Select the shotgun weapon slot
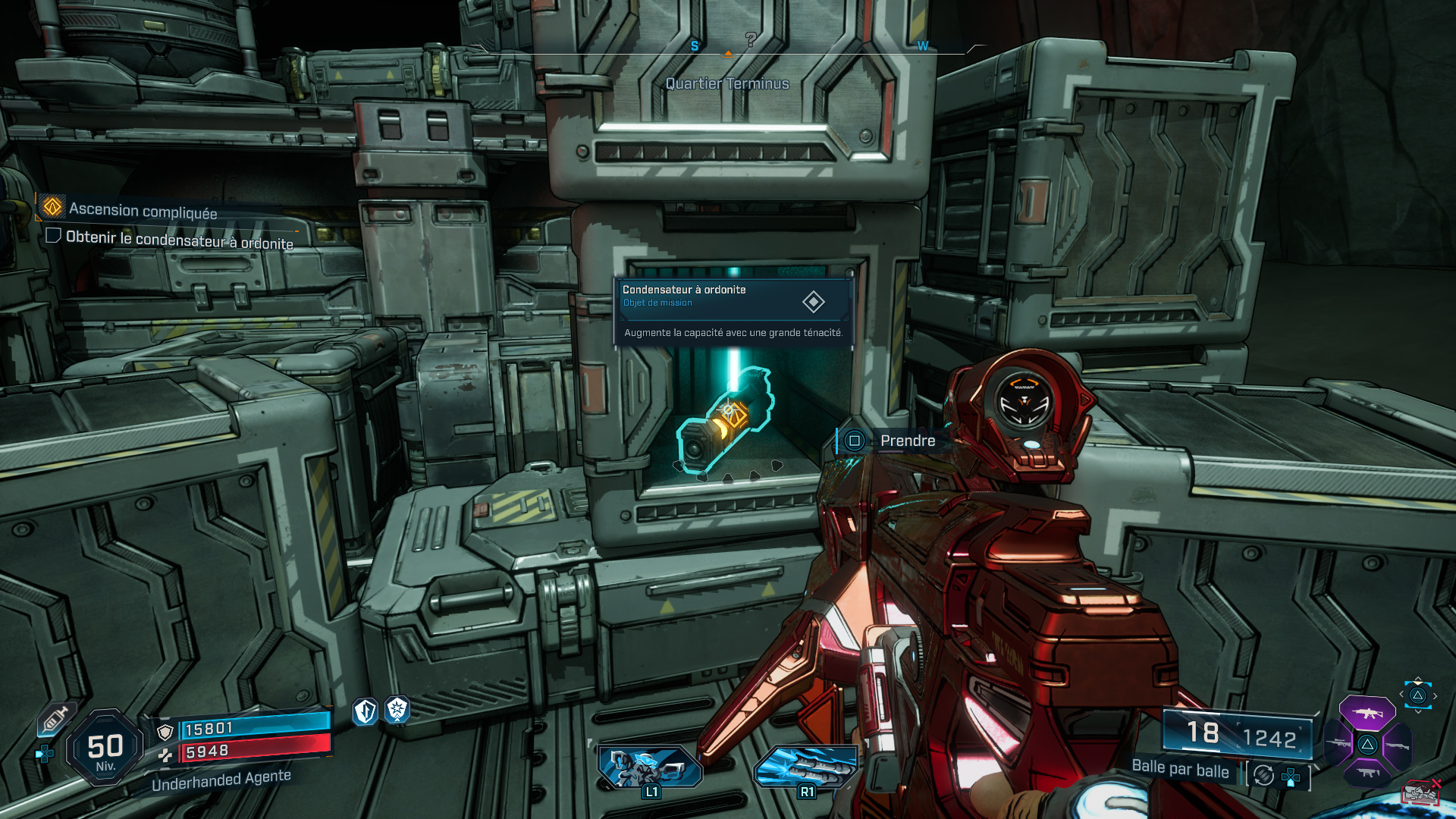This screenshot has height=819, width=1456. [1398, 746]
